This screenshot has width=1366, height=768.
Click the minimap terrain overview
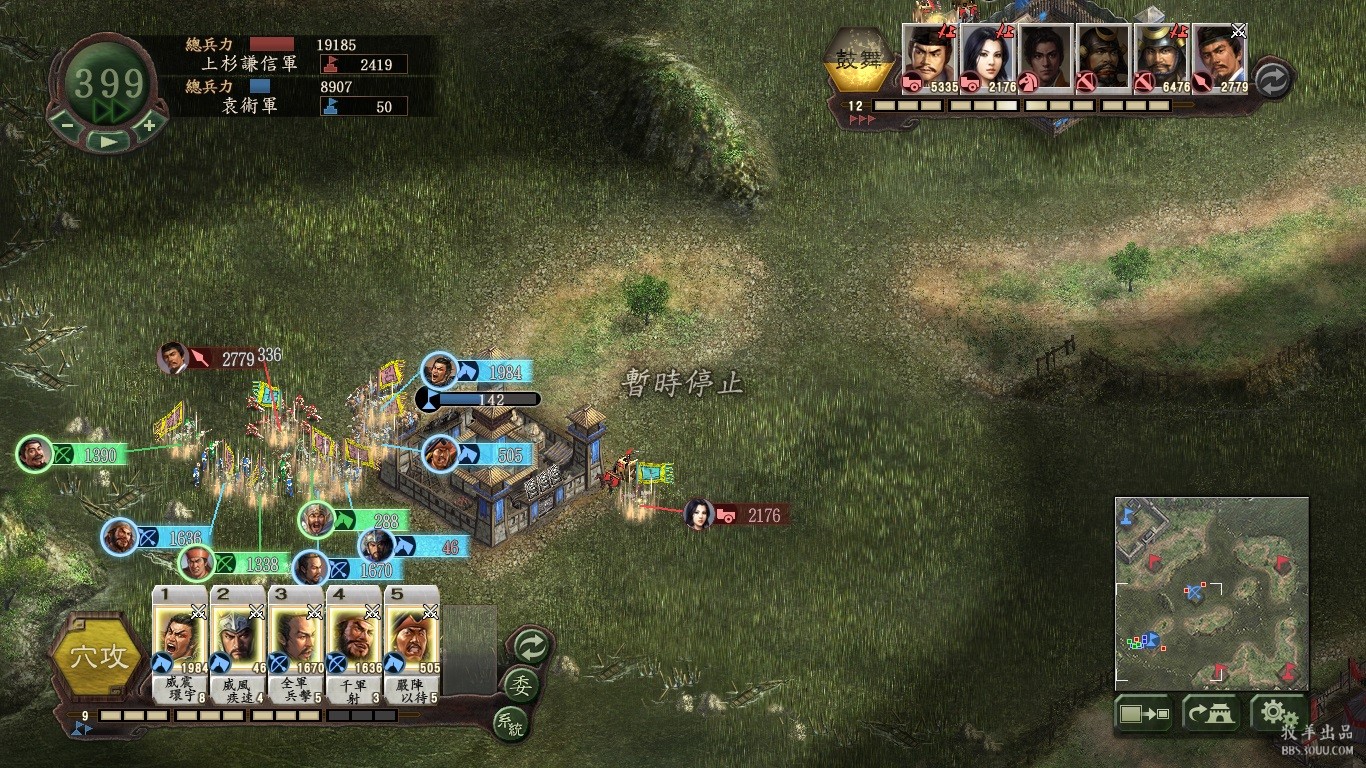click(1211, 592)
